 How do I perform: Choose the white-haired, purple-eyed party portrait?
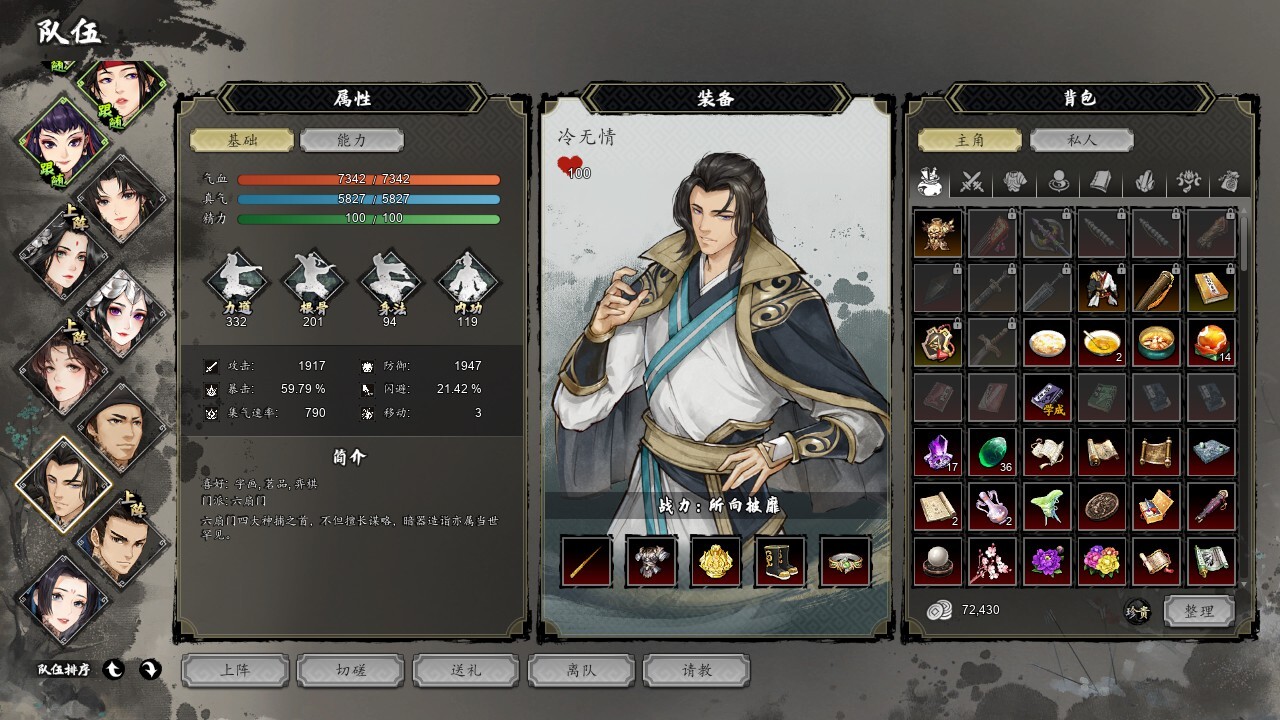122,311
